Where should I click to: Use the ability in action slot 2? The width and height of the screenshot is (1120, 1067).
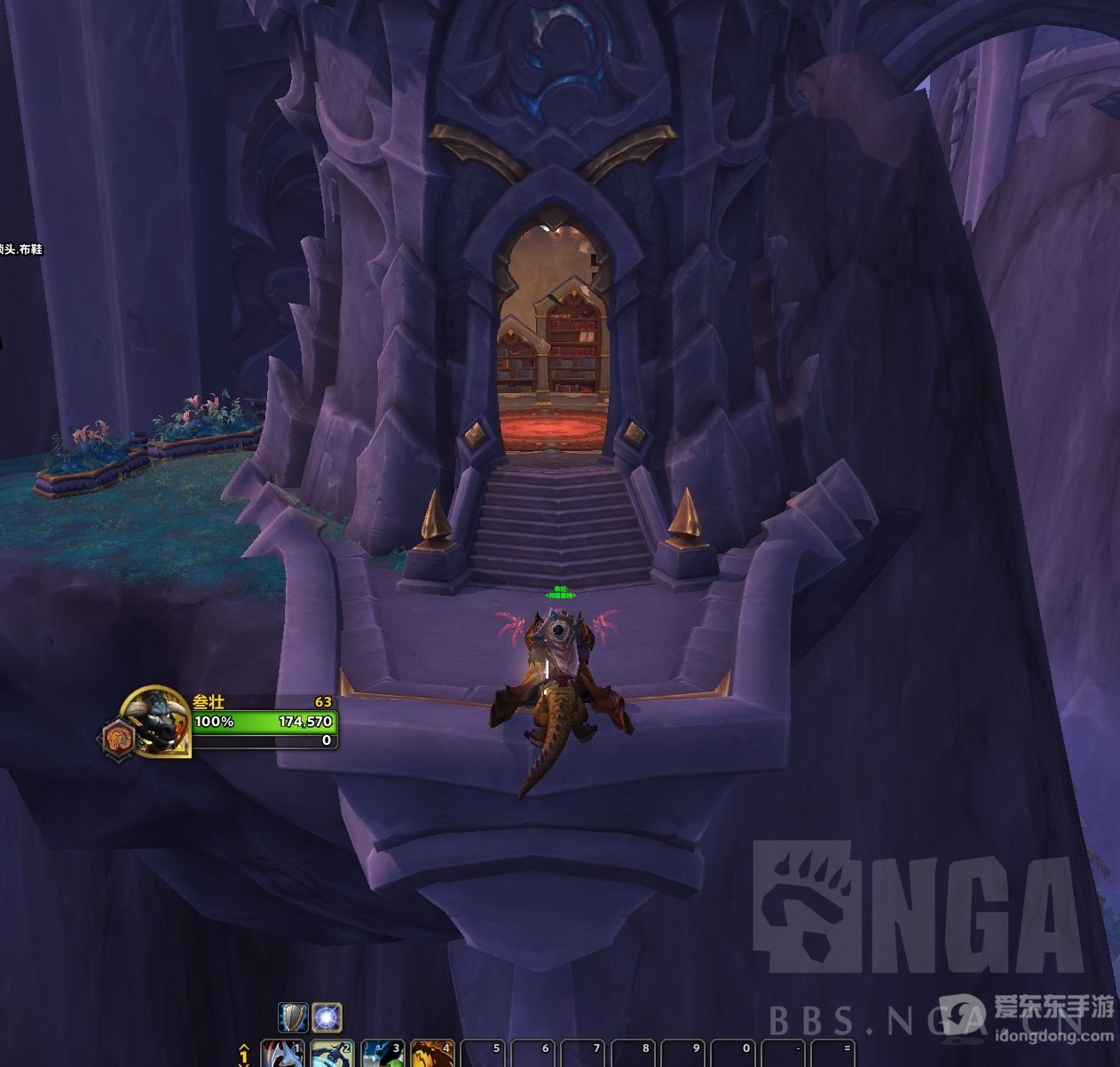click(333, 1055)
